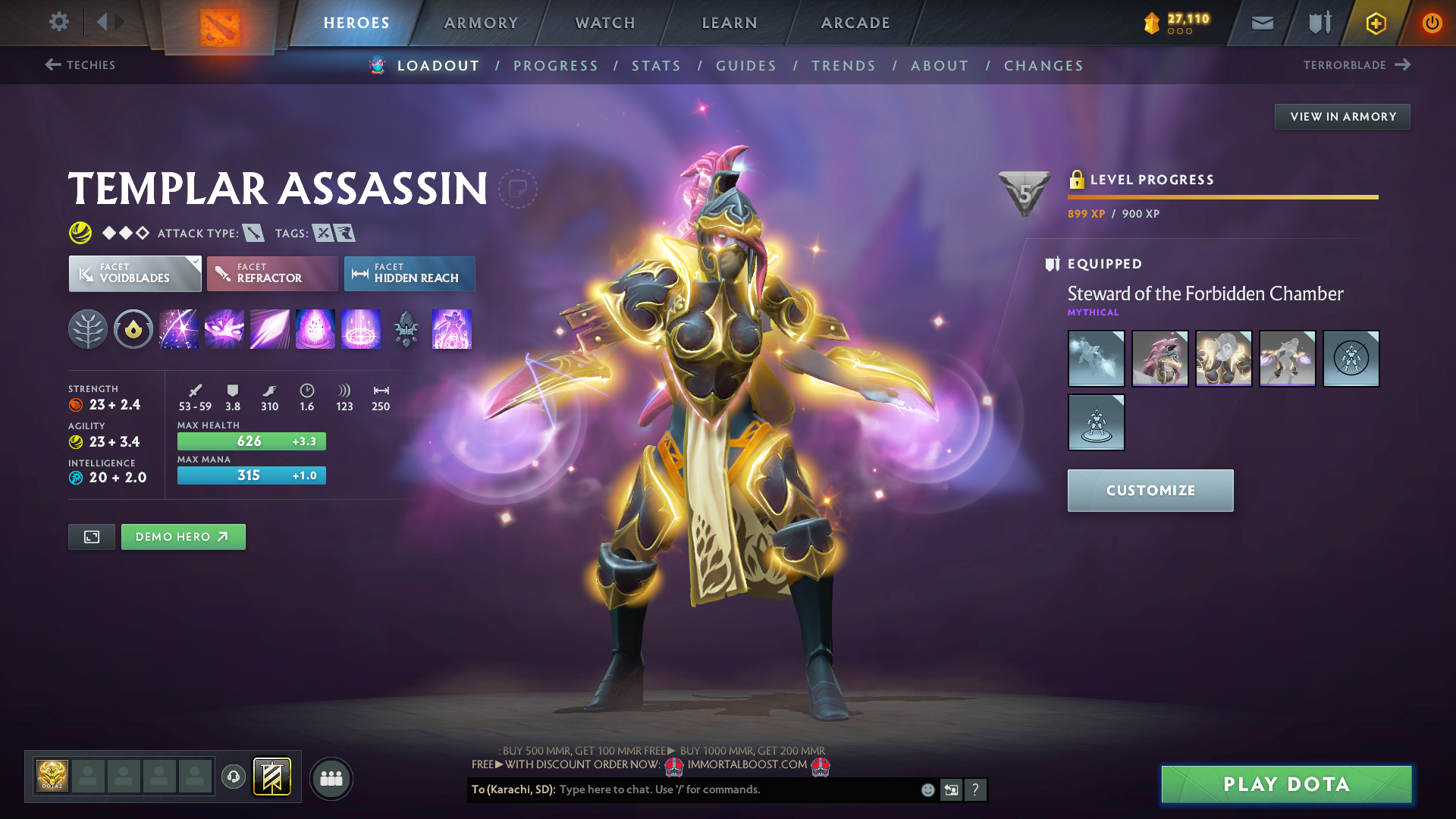Show the hero Stats section

coord(656,66)
